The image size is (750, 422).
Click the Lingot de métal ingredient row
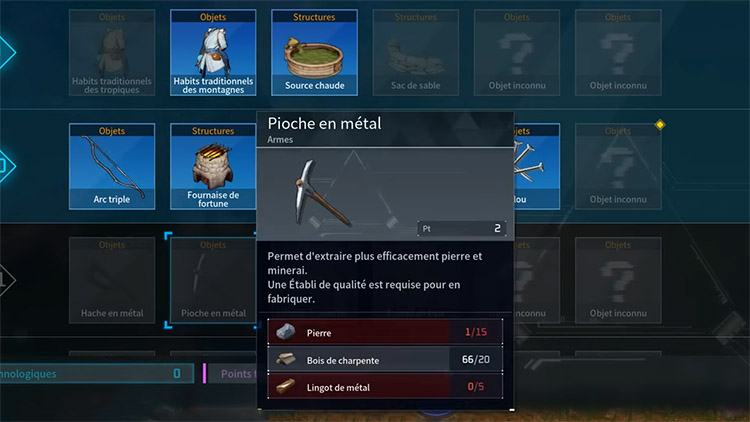pyautogui.click(x=387, y=387)
